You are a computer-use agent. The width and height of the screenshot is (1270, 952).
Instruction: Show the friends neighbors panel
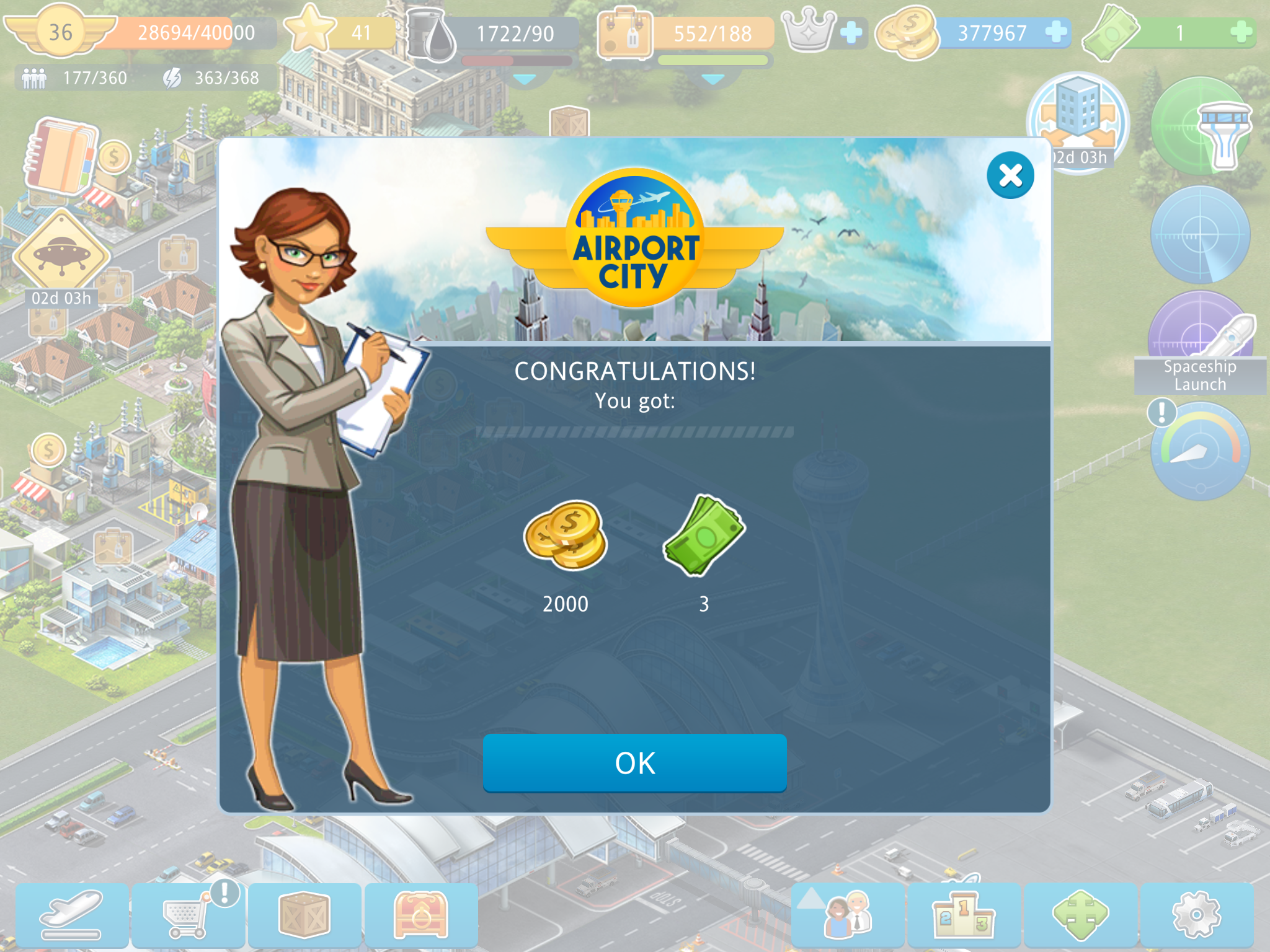pyautogui.click(x=848, y=915)
